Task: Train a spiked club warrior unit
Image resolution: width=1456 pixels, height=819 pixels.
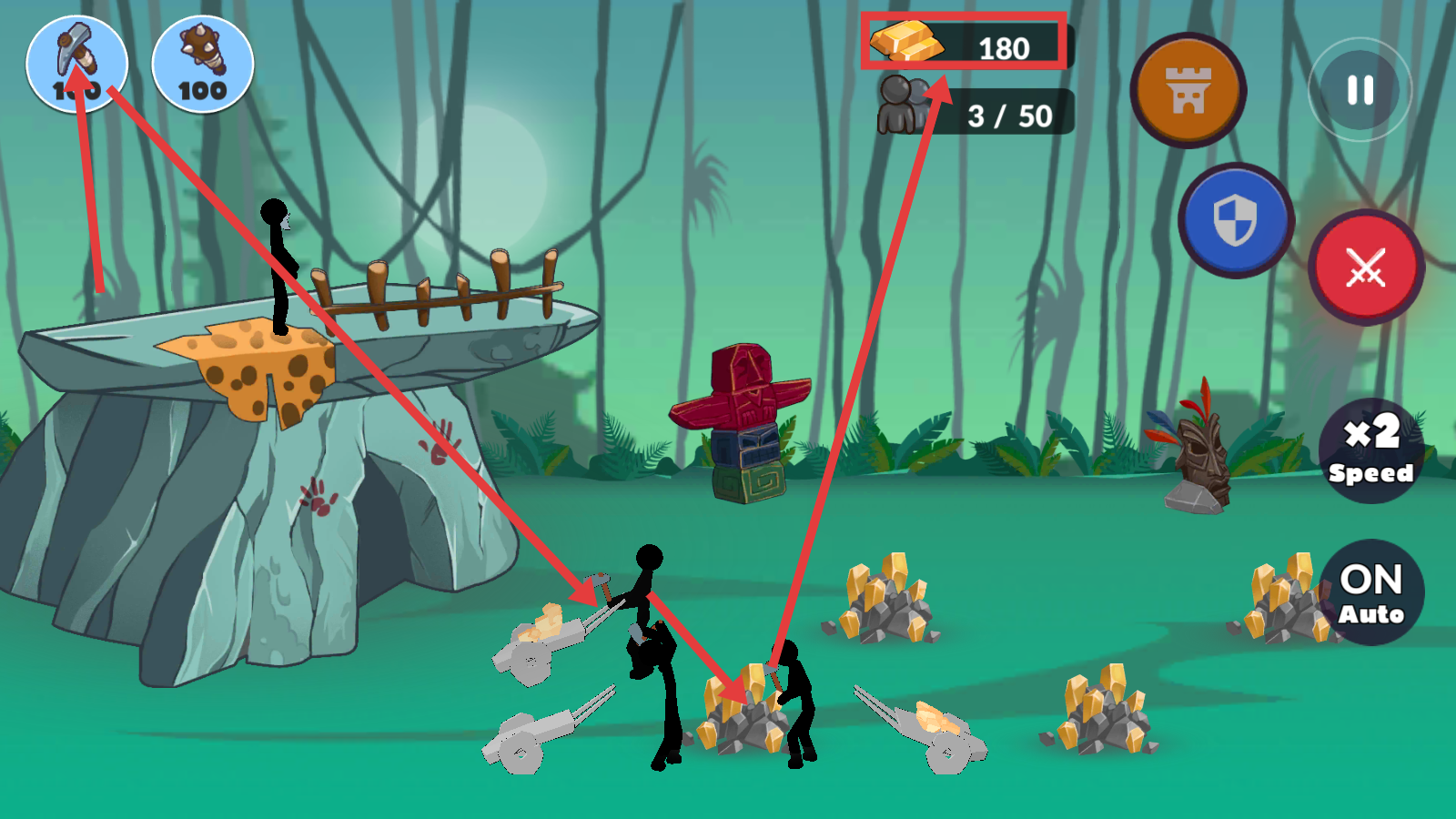Action: [x=202, y=64]
